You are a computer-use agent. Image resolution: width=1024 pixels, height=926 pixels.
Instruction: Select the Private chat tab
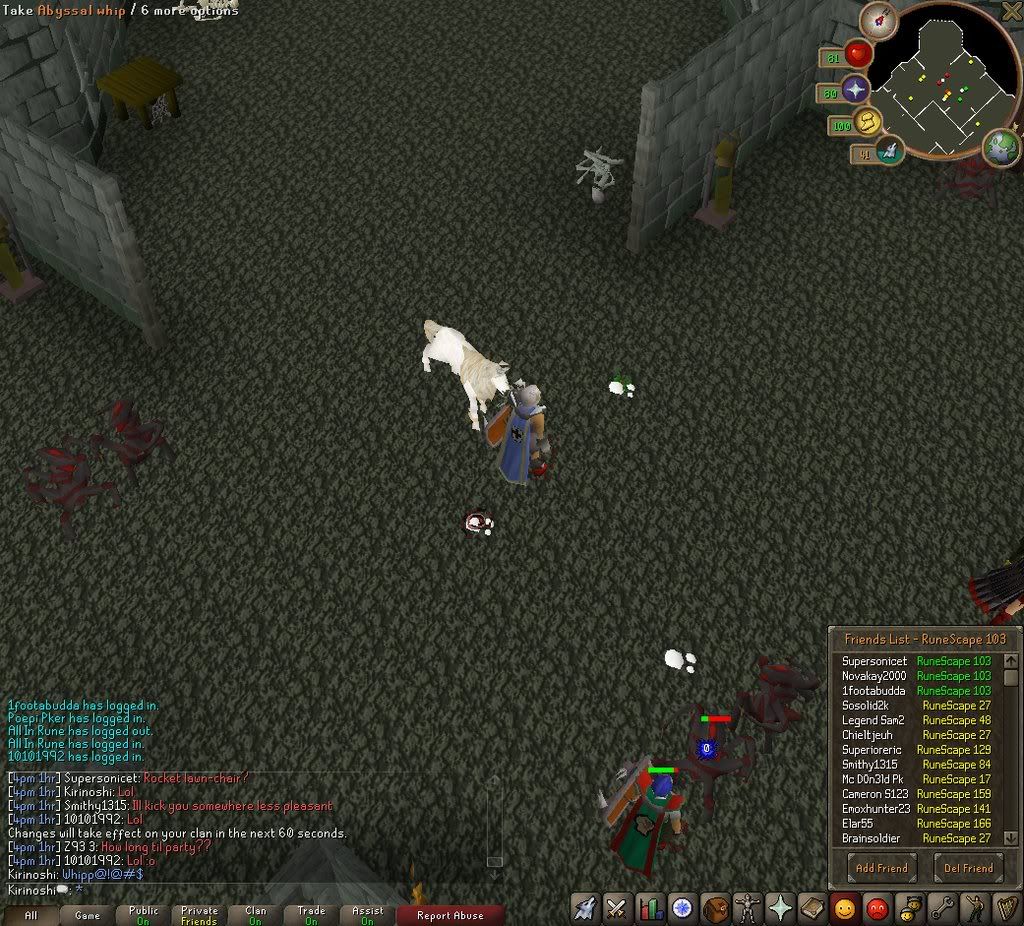tap(200, 914)
